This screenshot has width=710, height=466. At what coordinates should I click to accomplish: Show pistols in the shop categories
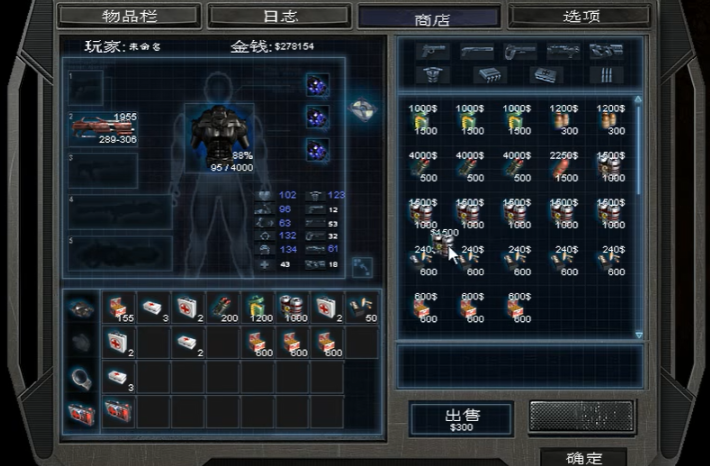(432, 51)
